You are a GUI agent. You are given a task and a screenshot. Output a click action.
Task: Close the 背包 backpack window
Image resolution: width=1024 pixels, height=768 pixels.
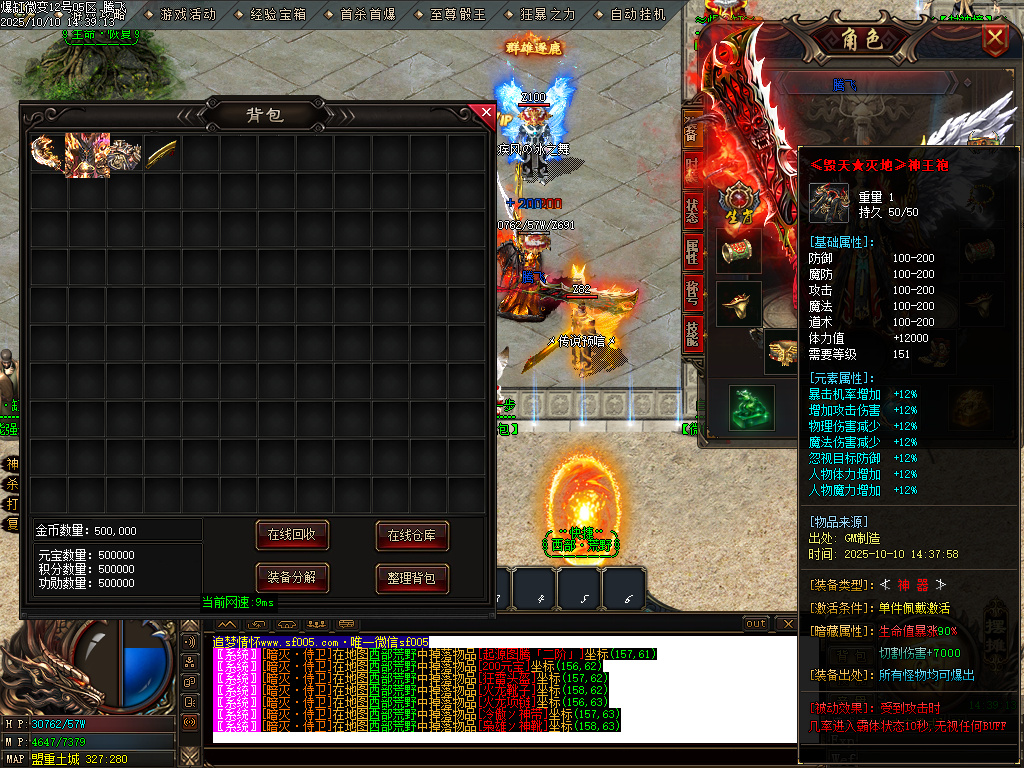tap(487, 113)
